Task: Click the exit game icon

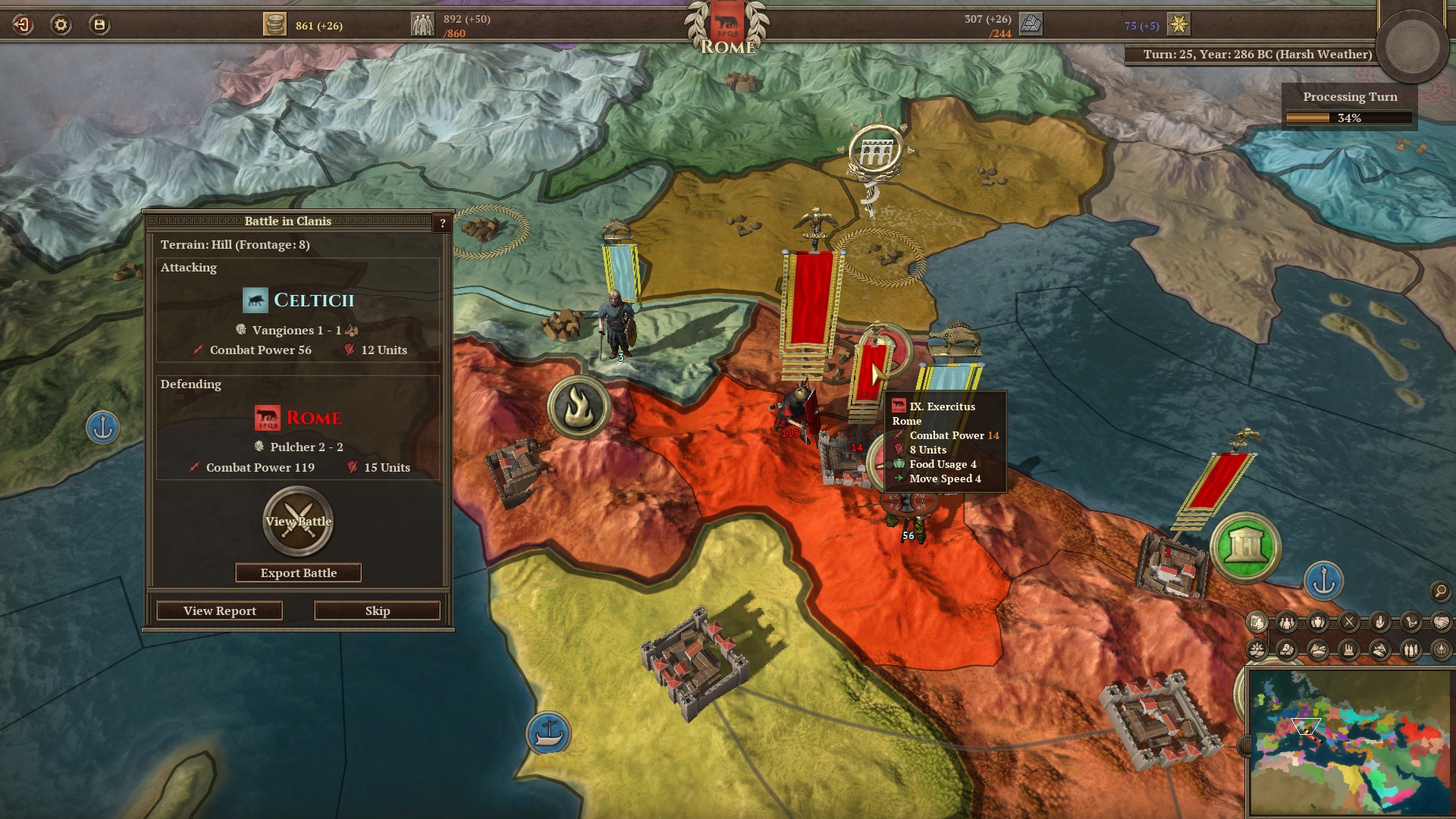Action: click(23, 25)
